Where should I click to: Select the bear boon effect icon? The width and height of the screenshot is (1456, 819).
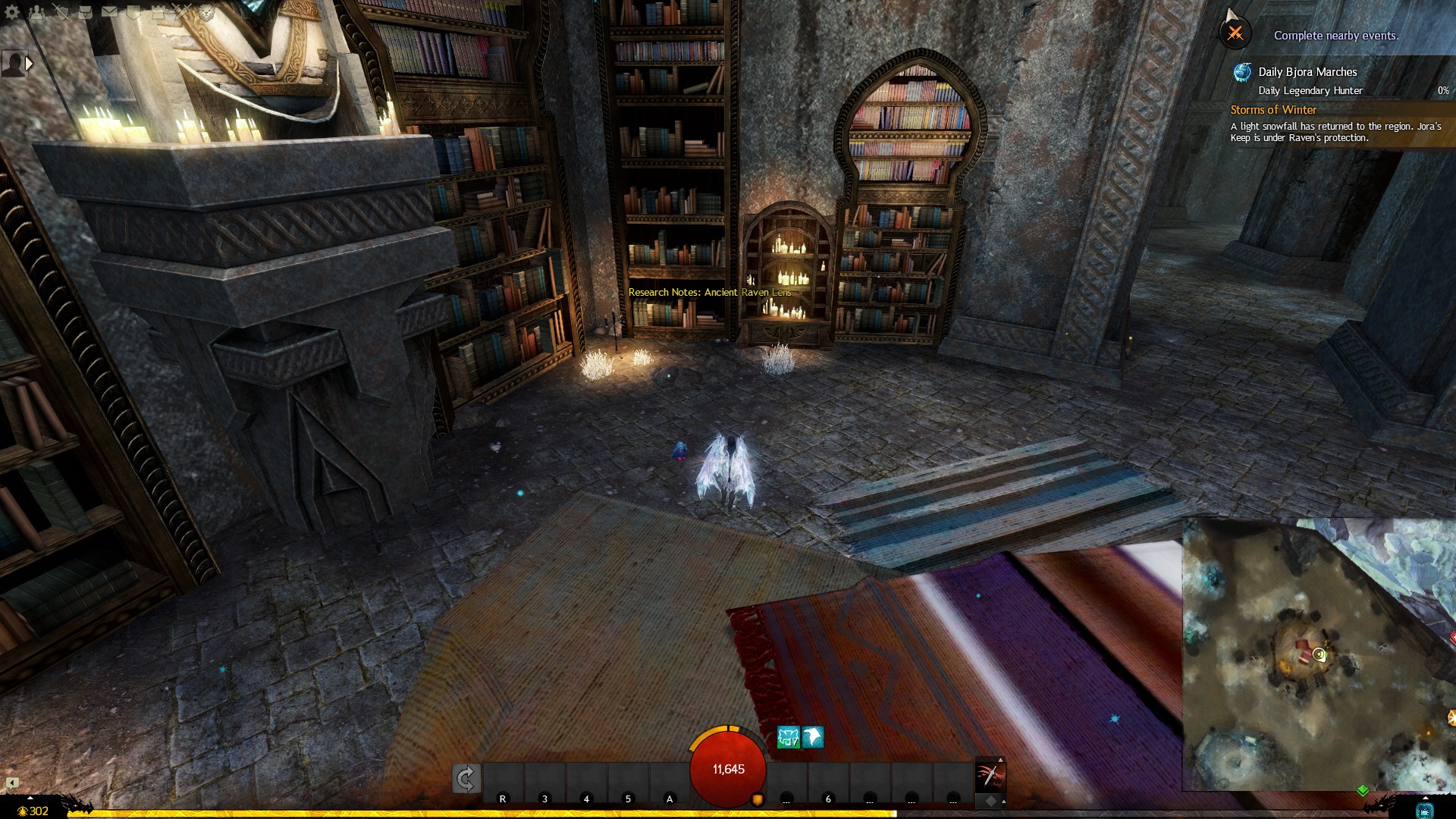[788, 737]
